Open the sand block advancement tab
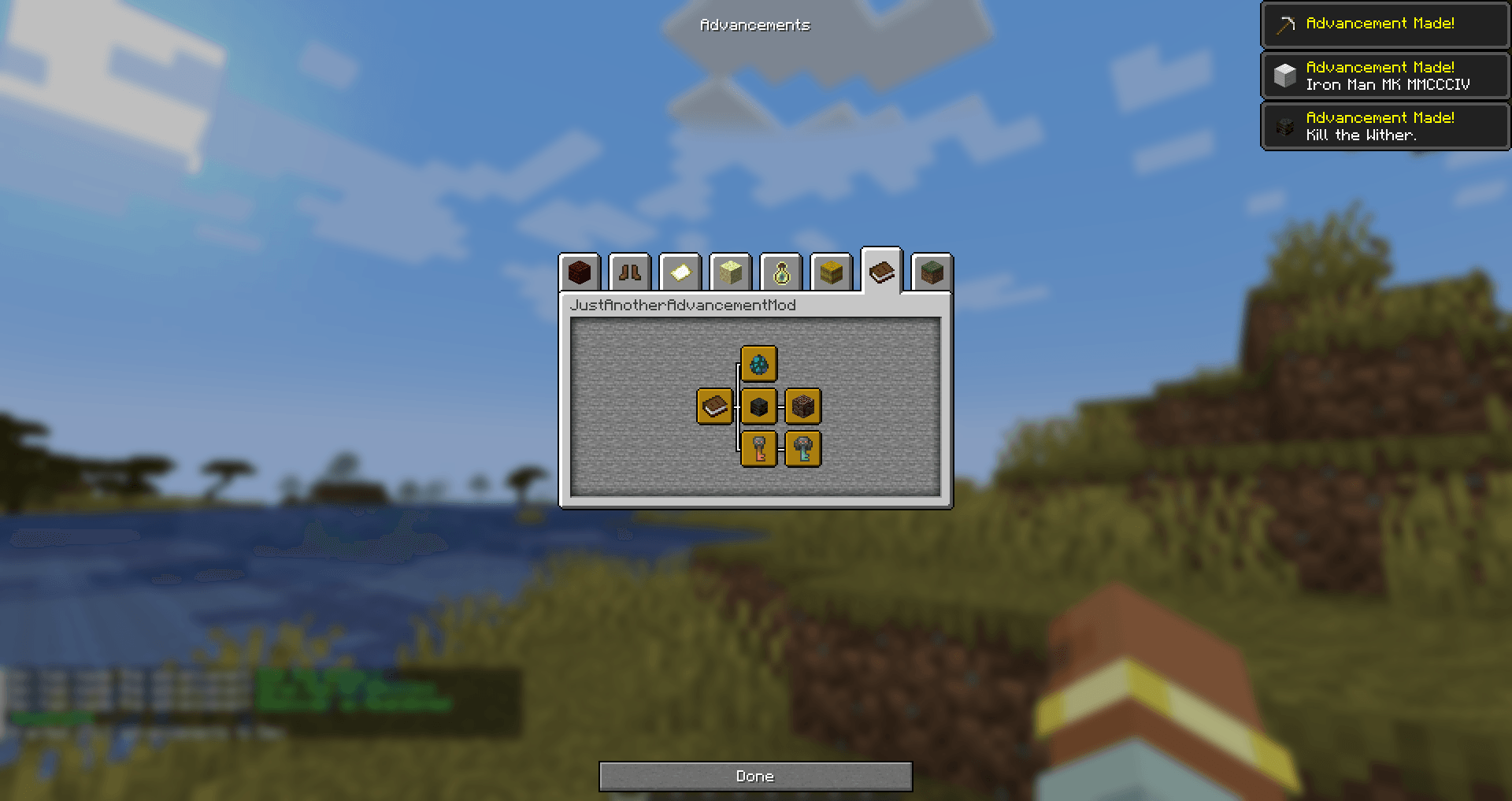 tap(731, 272)
